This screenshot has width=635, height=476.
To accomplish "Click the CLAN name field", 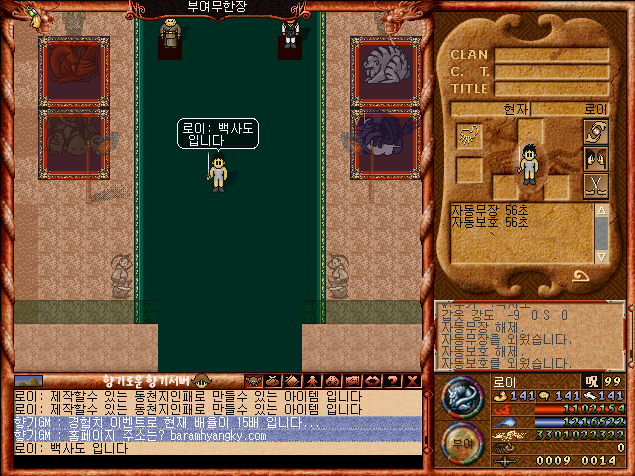I will point(550,55).
